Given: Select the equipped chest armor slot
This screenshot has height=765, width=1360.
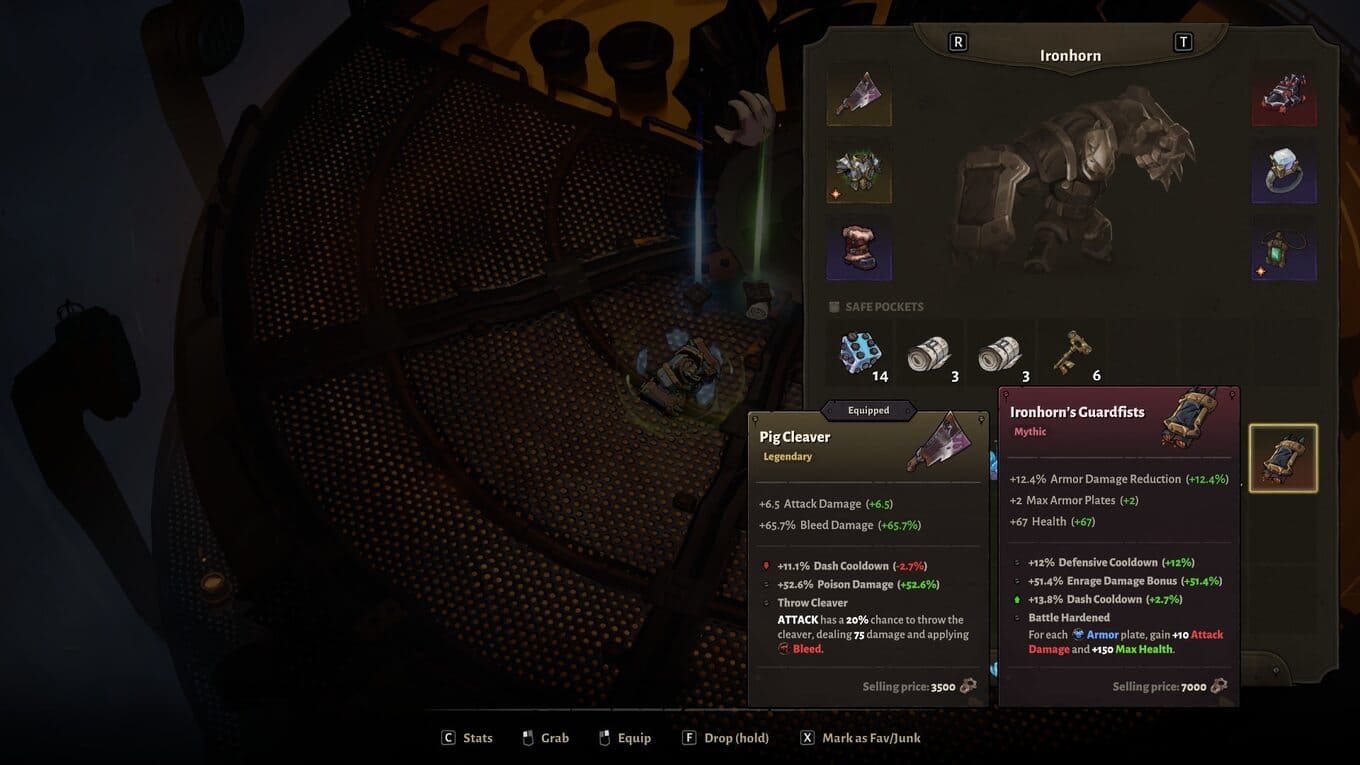Looking at the screenshot, I should tap(859, 171).
